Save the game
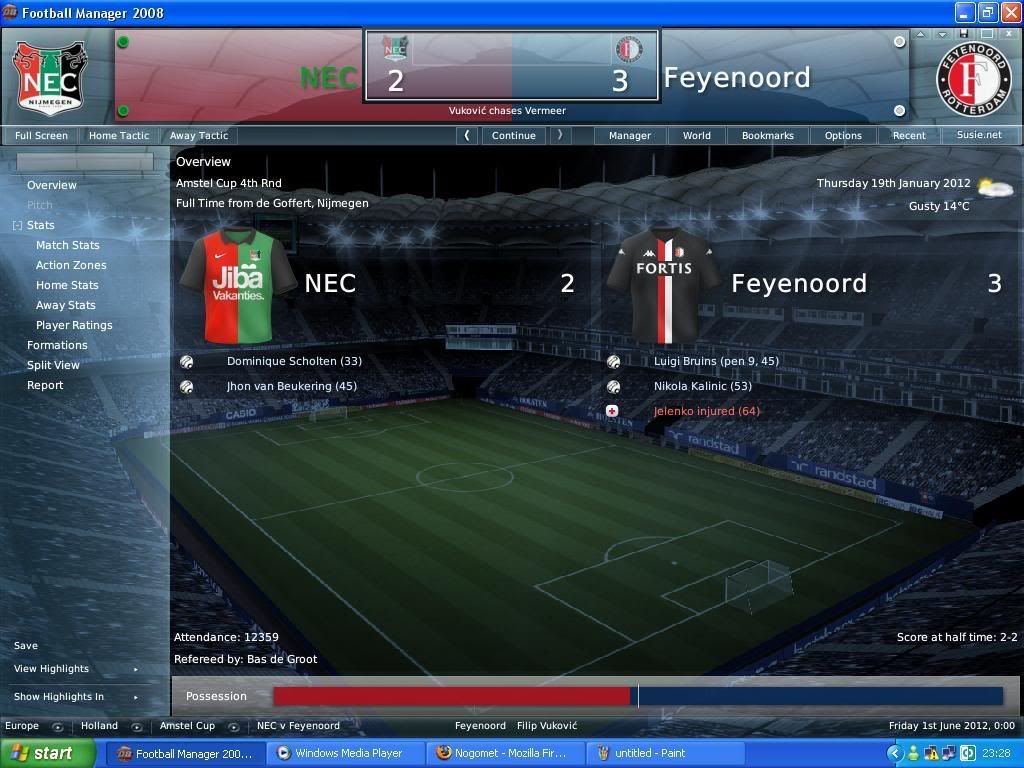 26,646
